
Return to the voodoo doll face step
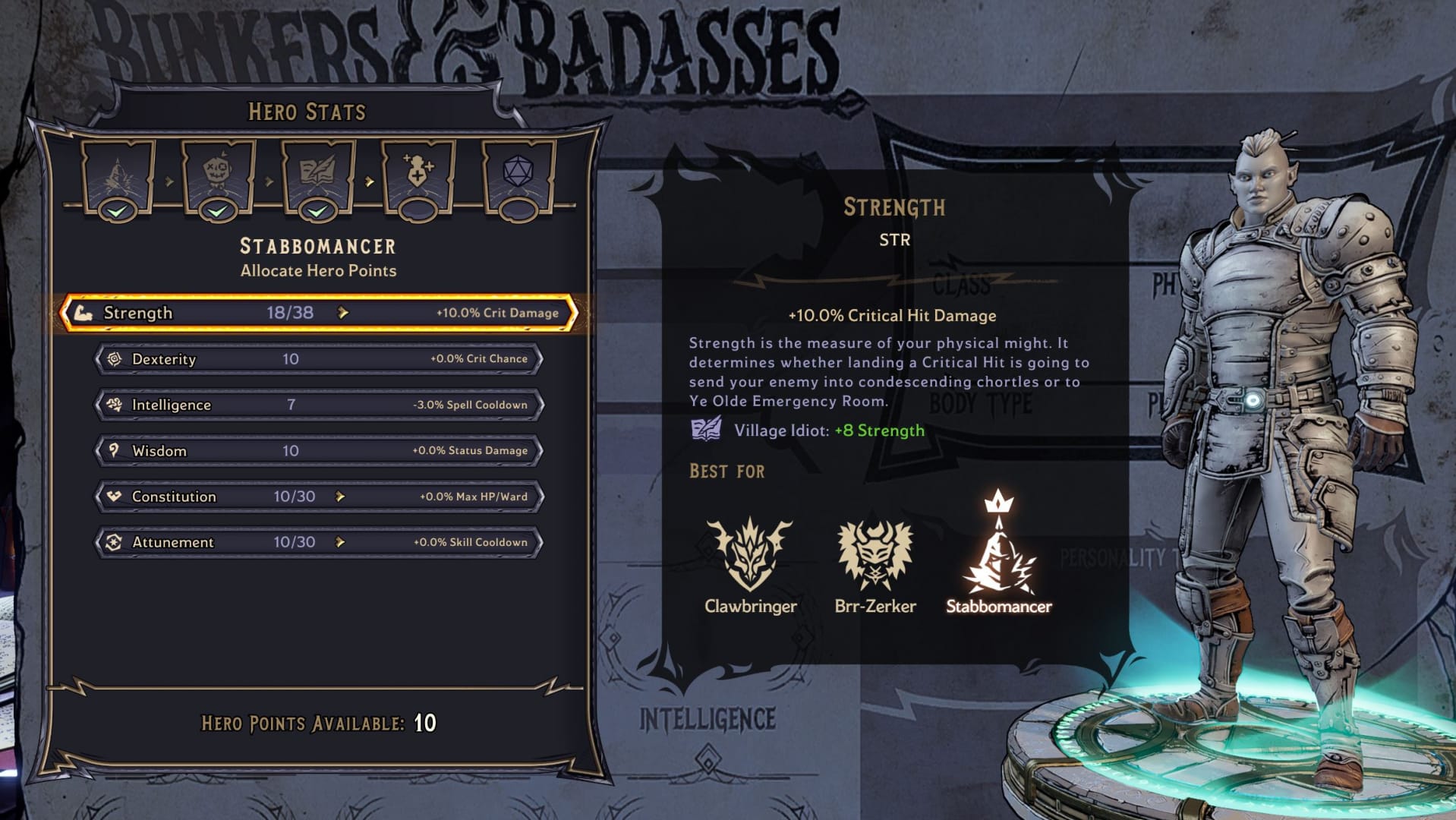point(218,176)
